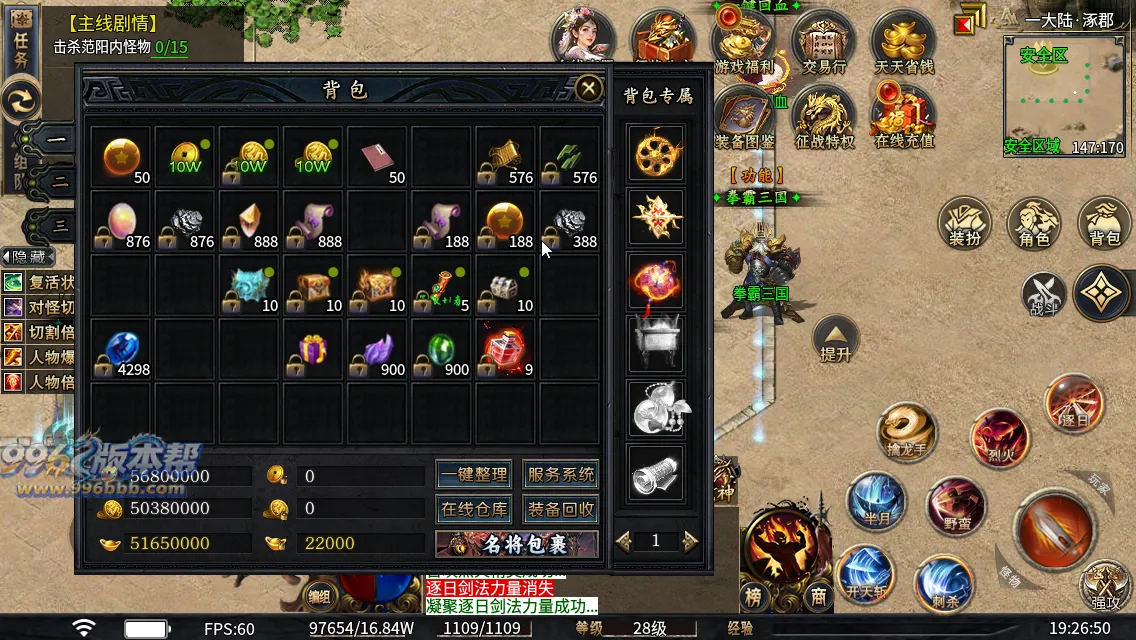
Task: Activate the 烈火 fire skill
Action: tap(999, 436)
